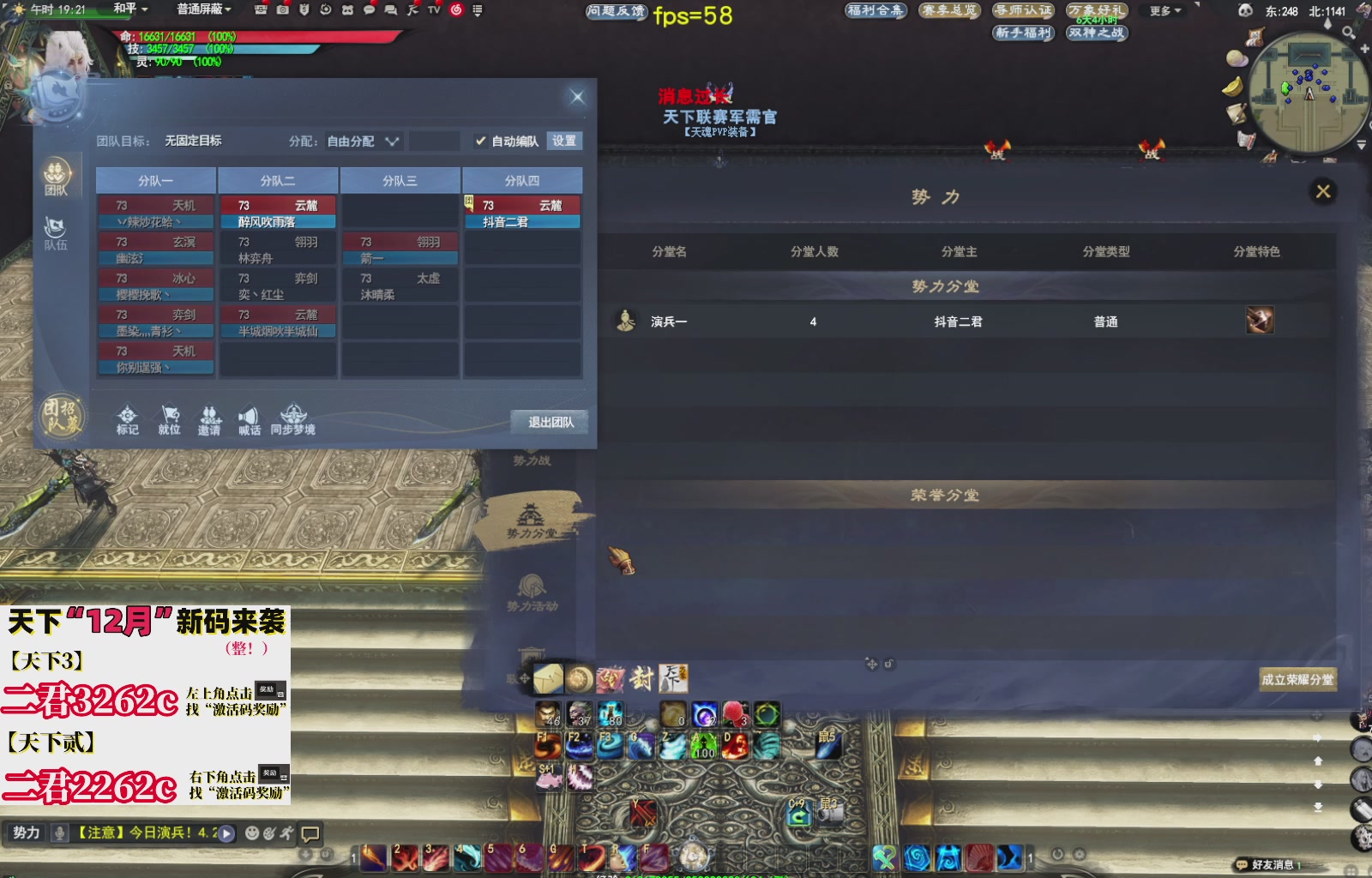Toggle the microphone next to 势力 chat
The image size is (1372, 878).
point(57,832)
